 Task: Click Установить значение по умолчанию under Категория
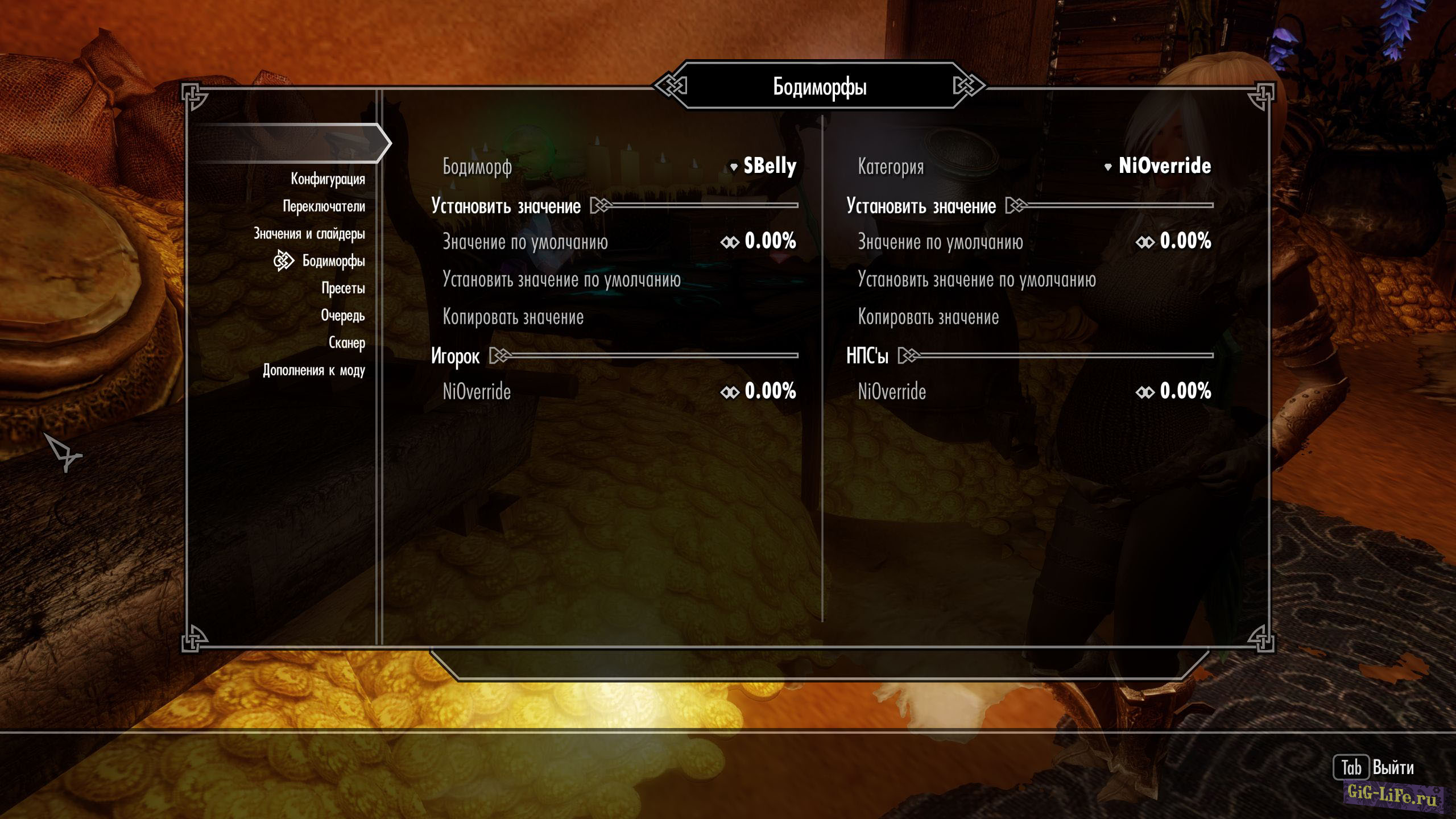coord(977,280)
